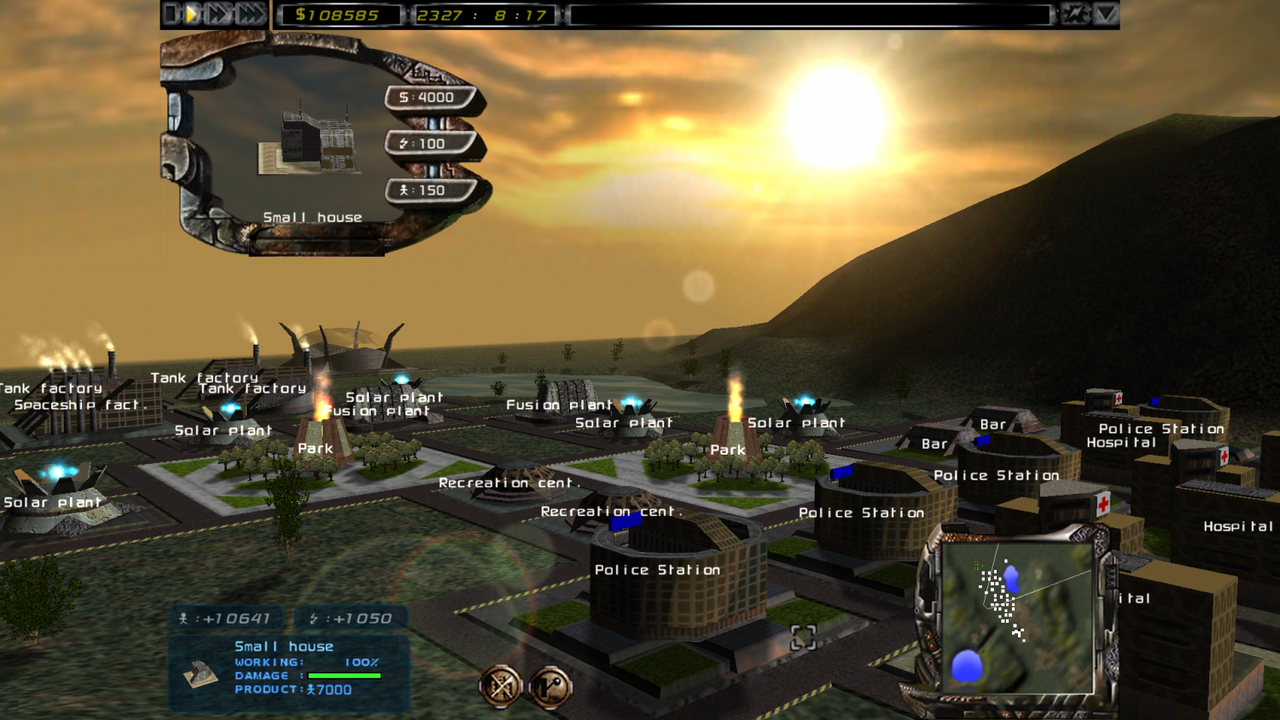Screen dimensions: 1280x720
Task: Click the lightning event icon in the top bar
Action: [1075, 13]
